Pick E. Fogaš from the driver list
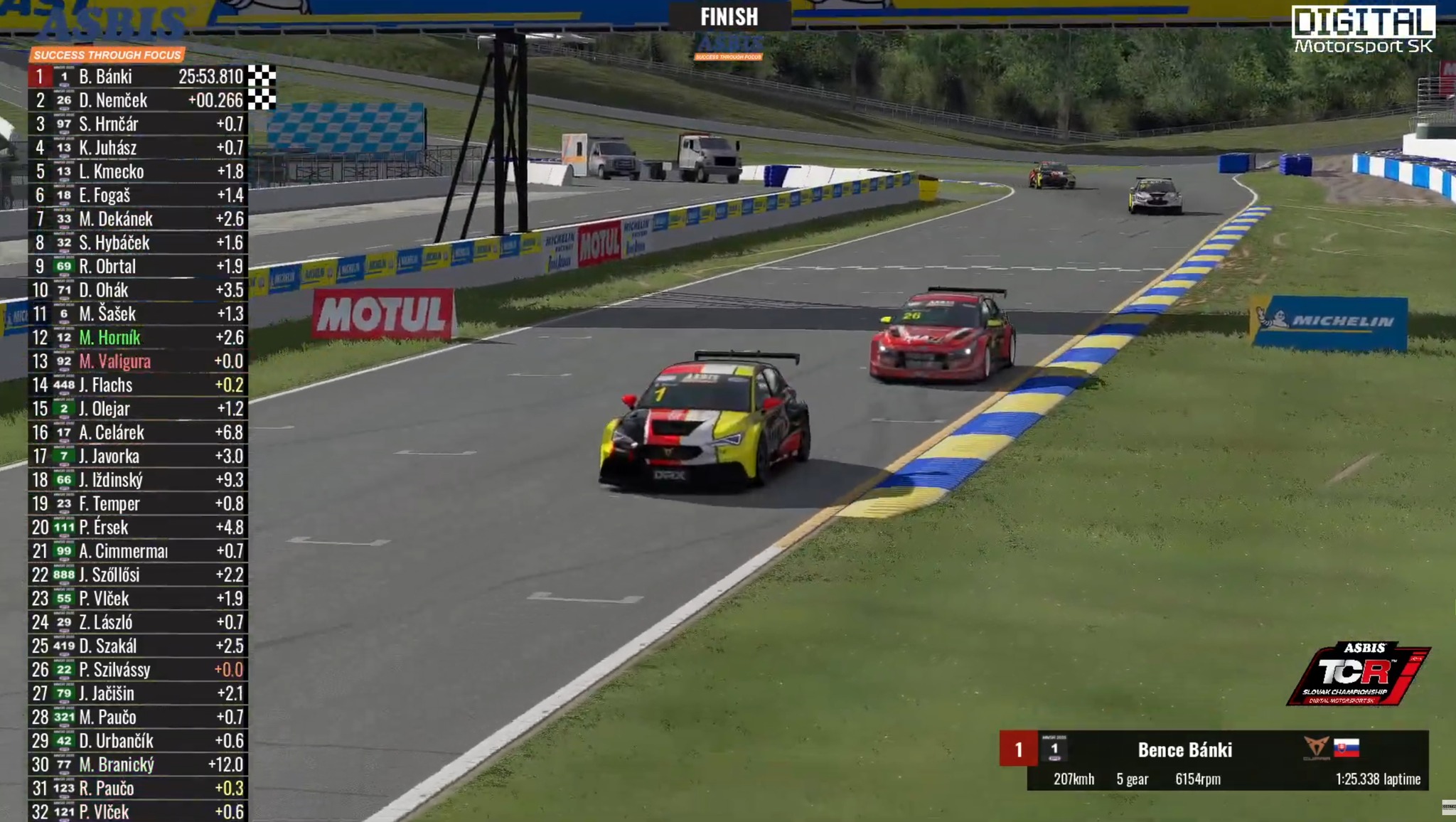1456x822 pixels. click(105, 196)
